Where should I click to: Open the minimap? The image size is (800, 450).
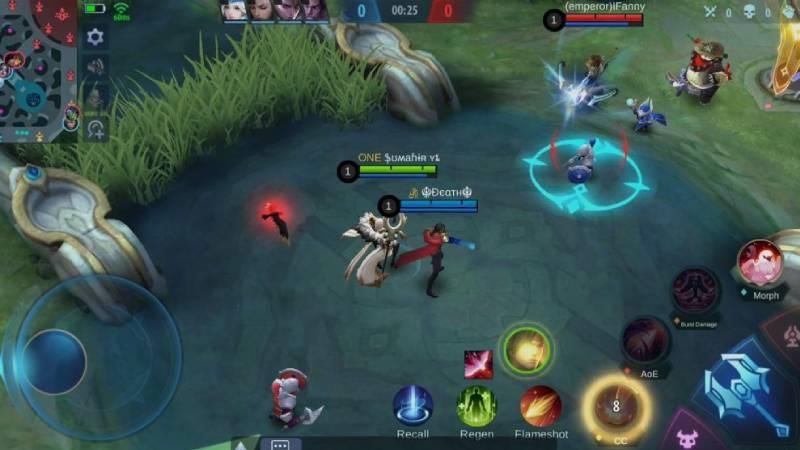38,68
